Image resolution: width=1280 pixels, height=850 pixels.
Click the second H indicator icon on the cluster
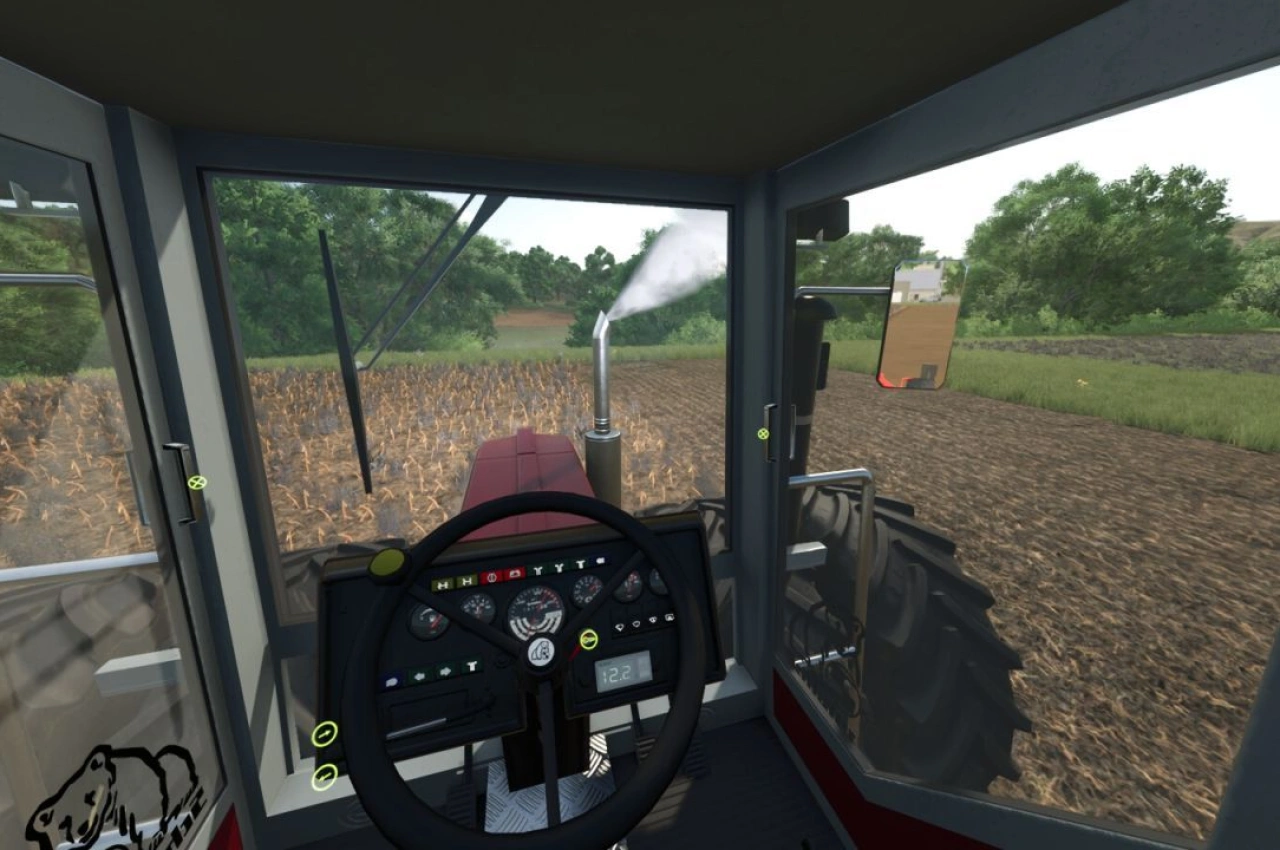(x=466, y=580)
